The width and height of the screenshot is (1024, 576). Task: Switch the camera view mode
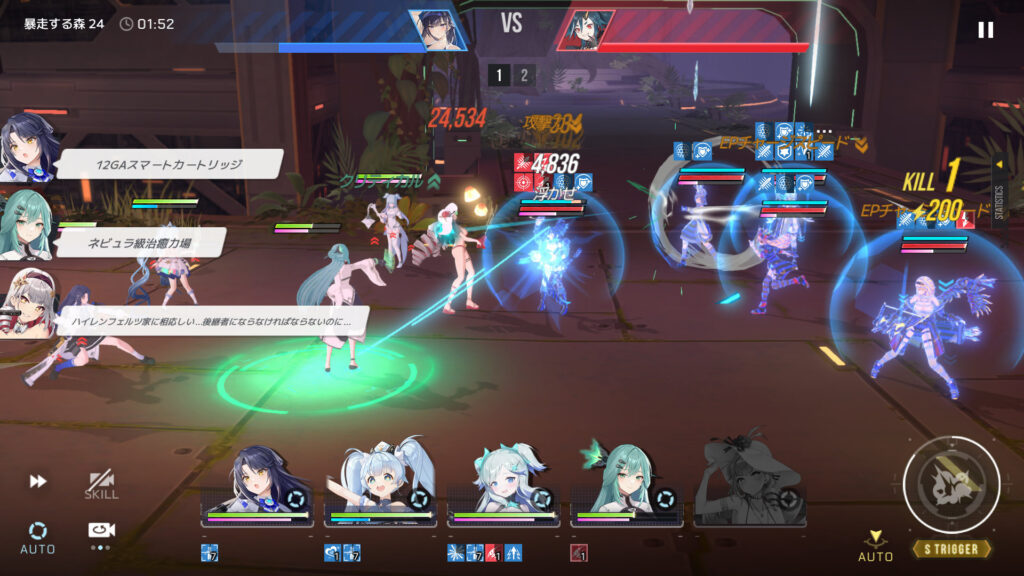100,531
